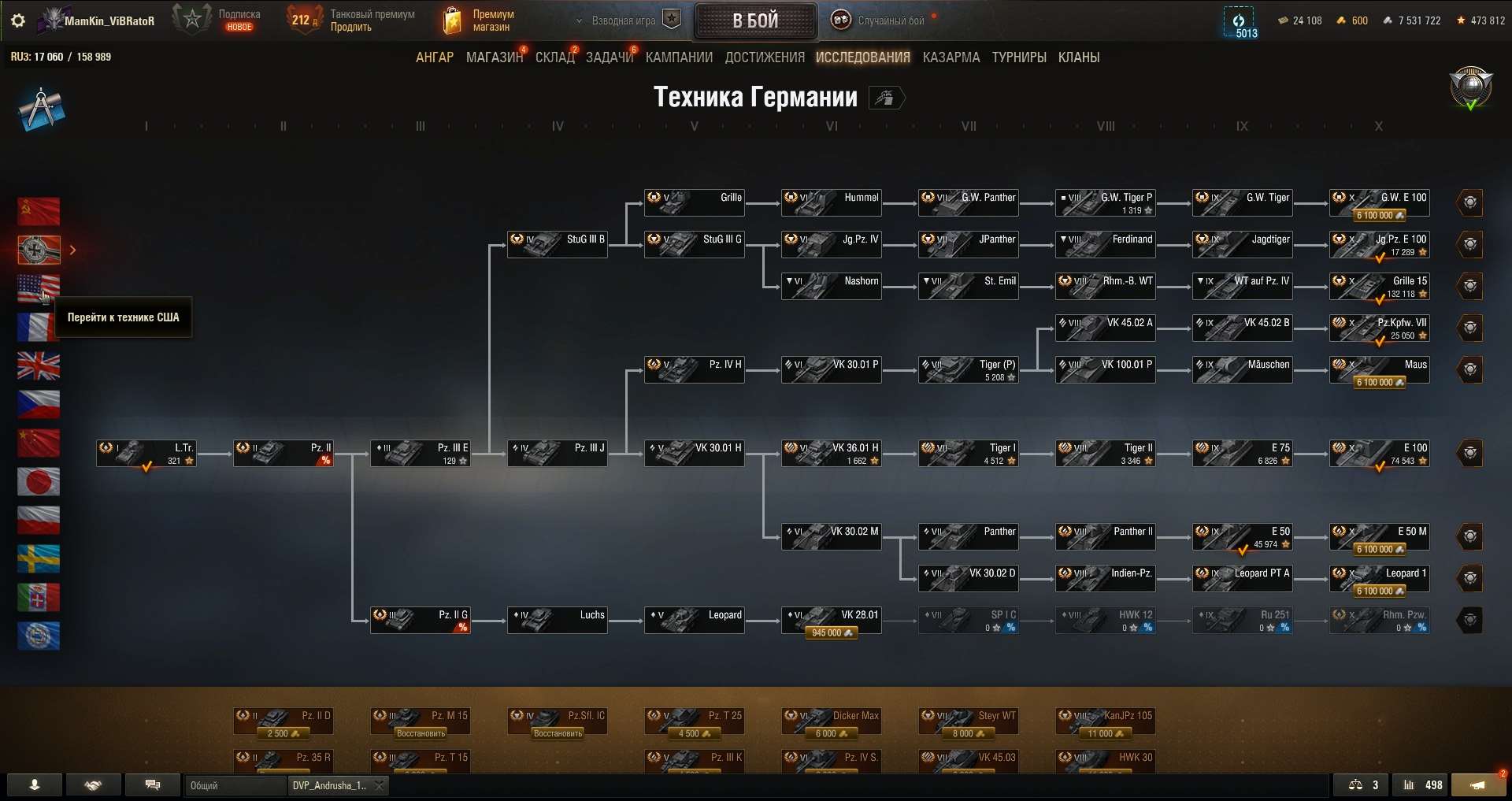Open the contacts list icon bottom left
Image resolution: width=1512 pixels, height=801 pixels.
(x=33, y=785)
